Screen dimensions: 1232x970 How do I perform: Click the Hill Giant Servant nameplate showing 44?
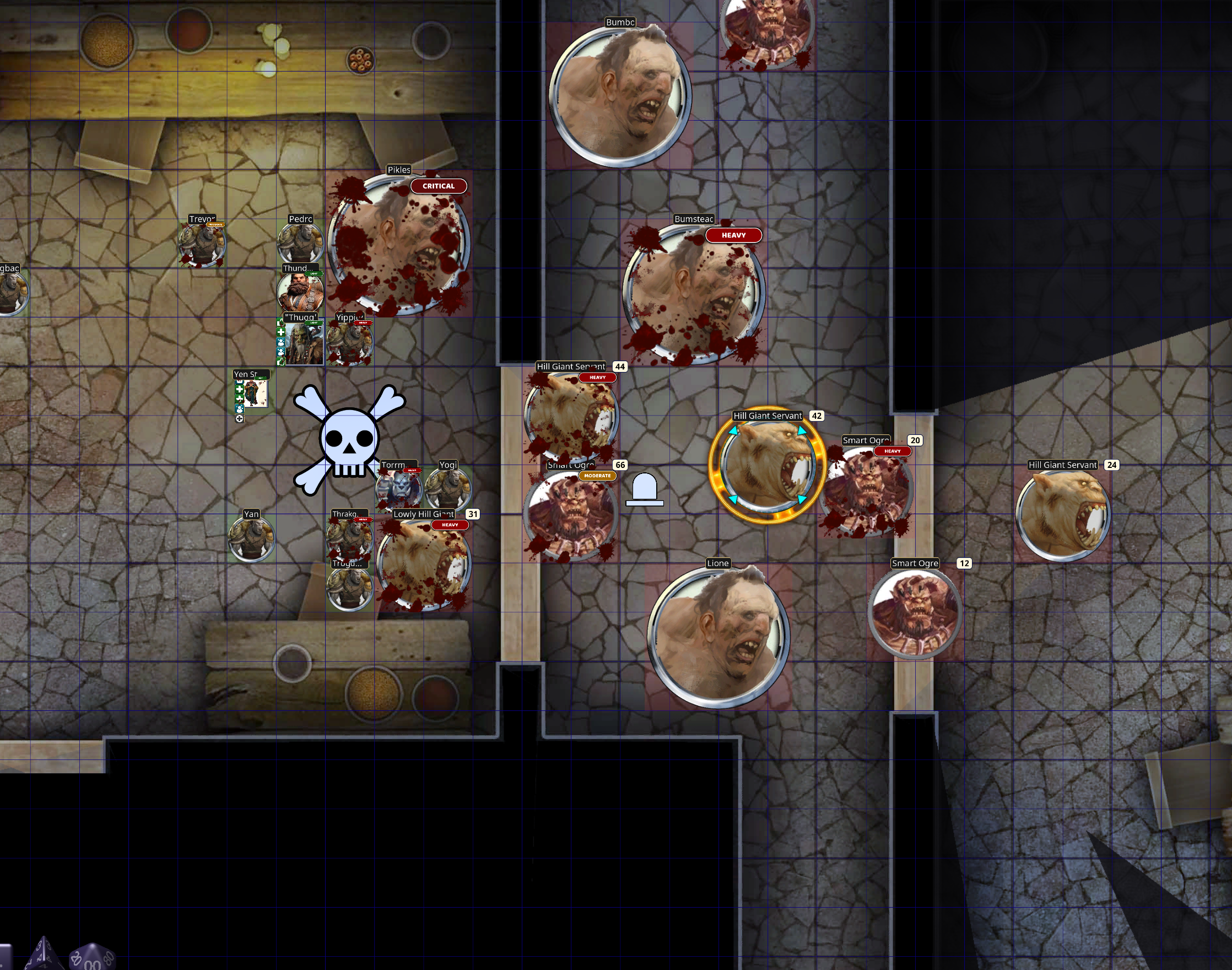pos(571,367)
